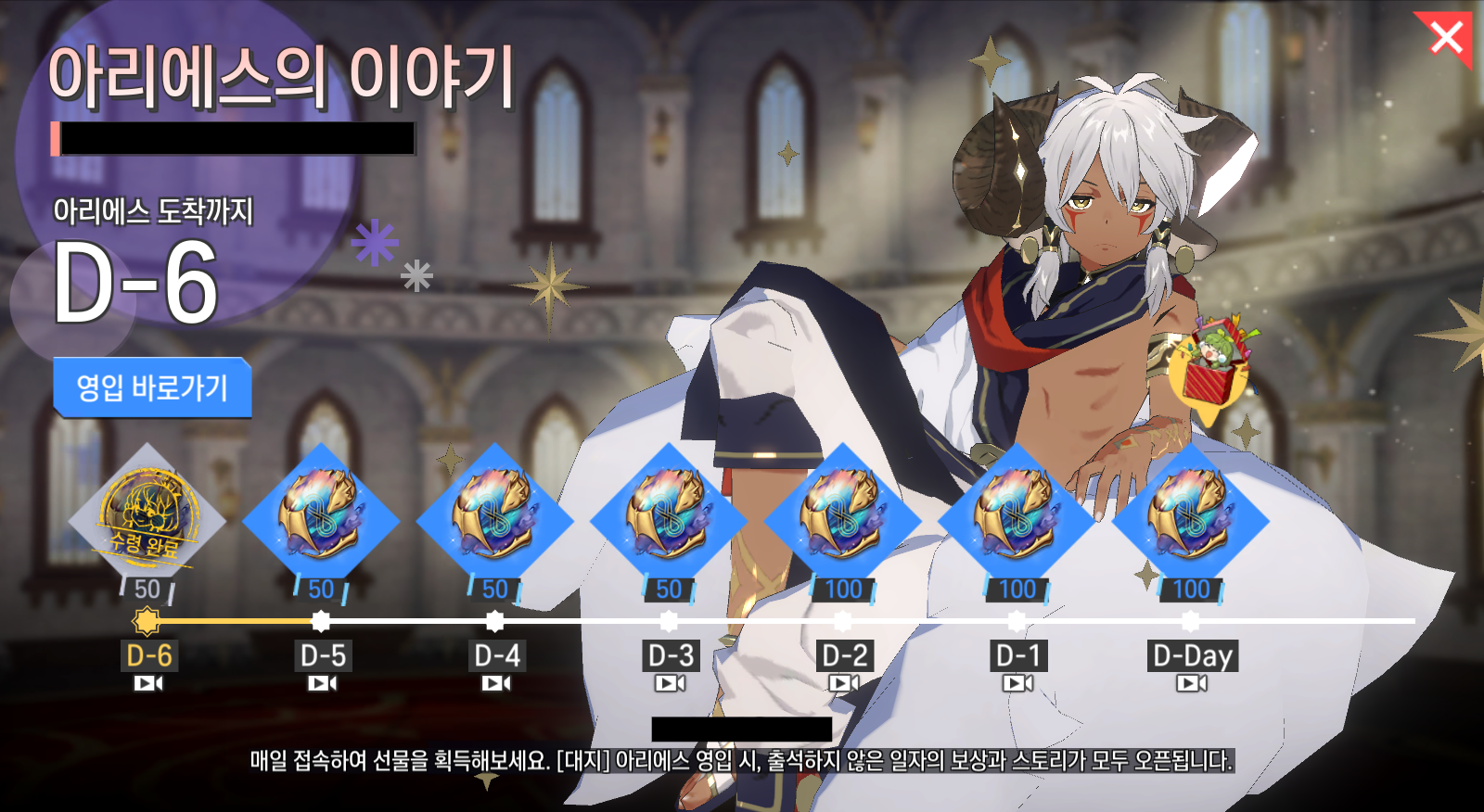The image size is (1484, 812).
Task: Close the Aries story event window
Action: (1445, 39)
